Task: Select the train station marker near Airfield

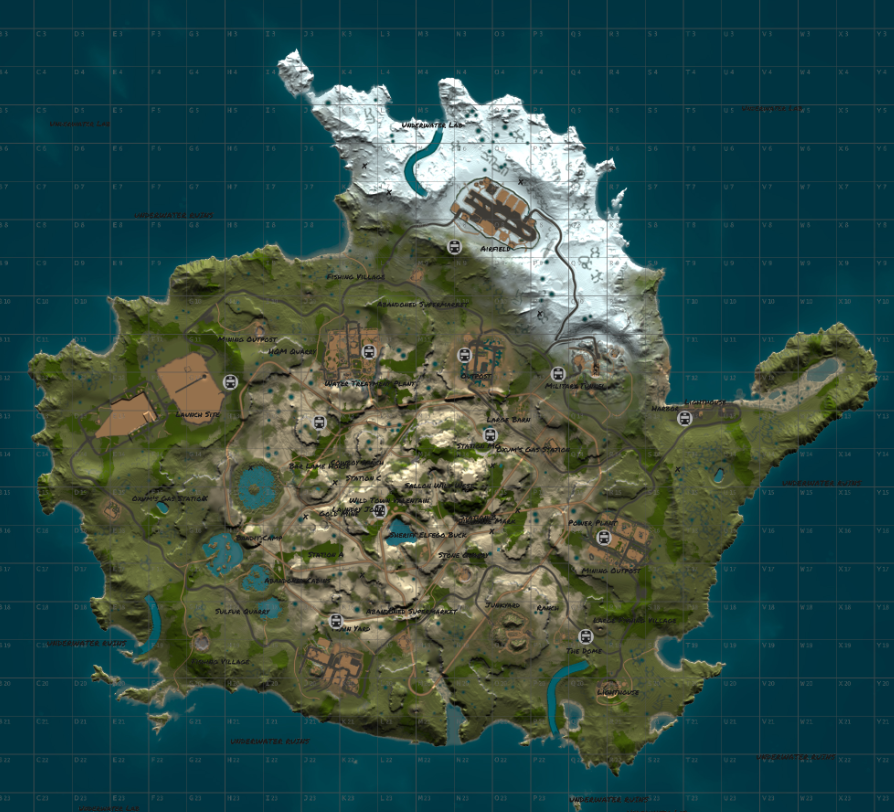Action: (x=454, y=247)
